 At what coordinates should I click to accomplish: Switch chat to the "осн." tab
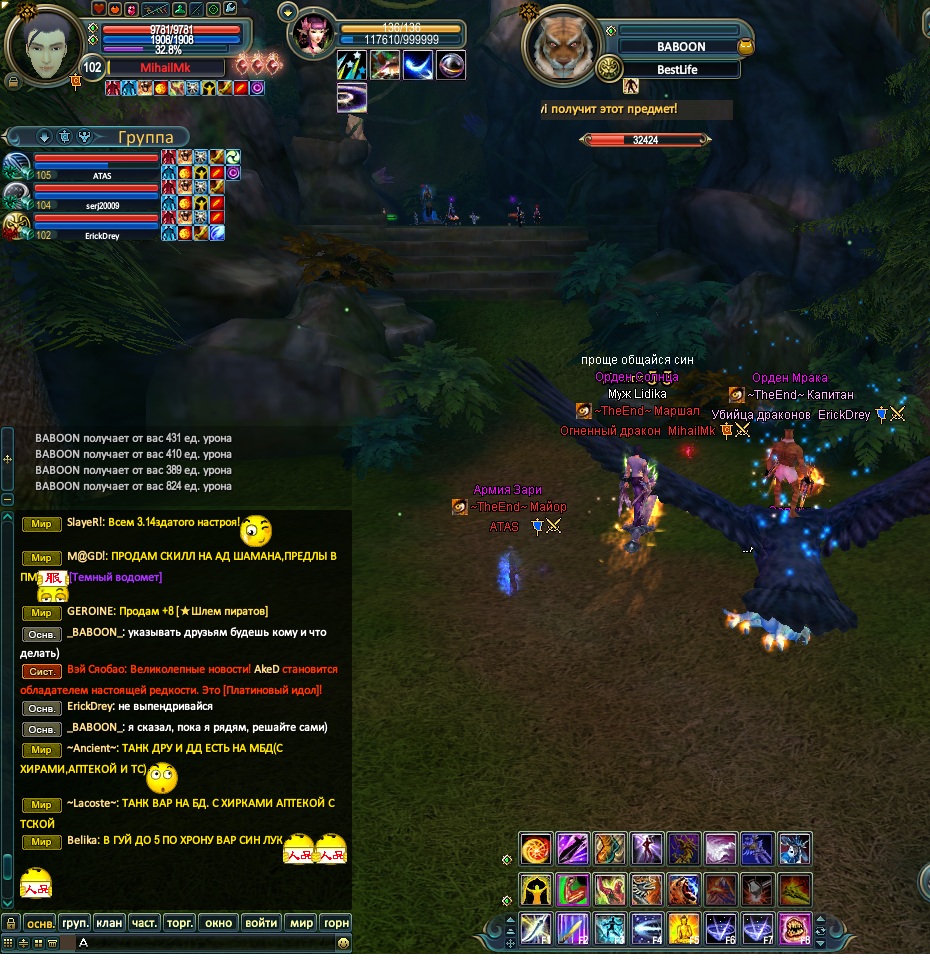[x=40, y=923]
